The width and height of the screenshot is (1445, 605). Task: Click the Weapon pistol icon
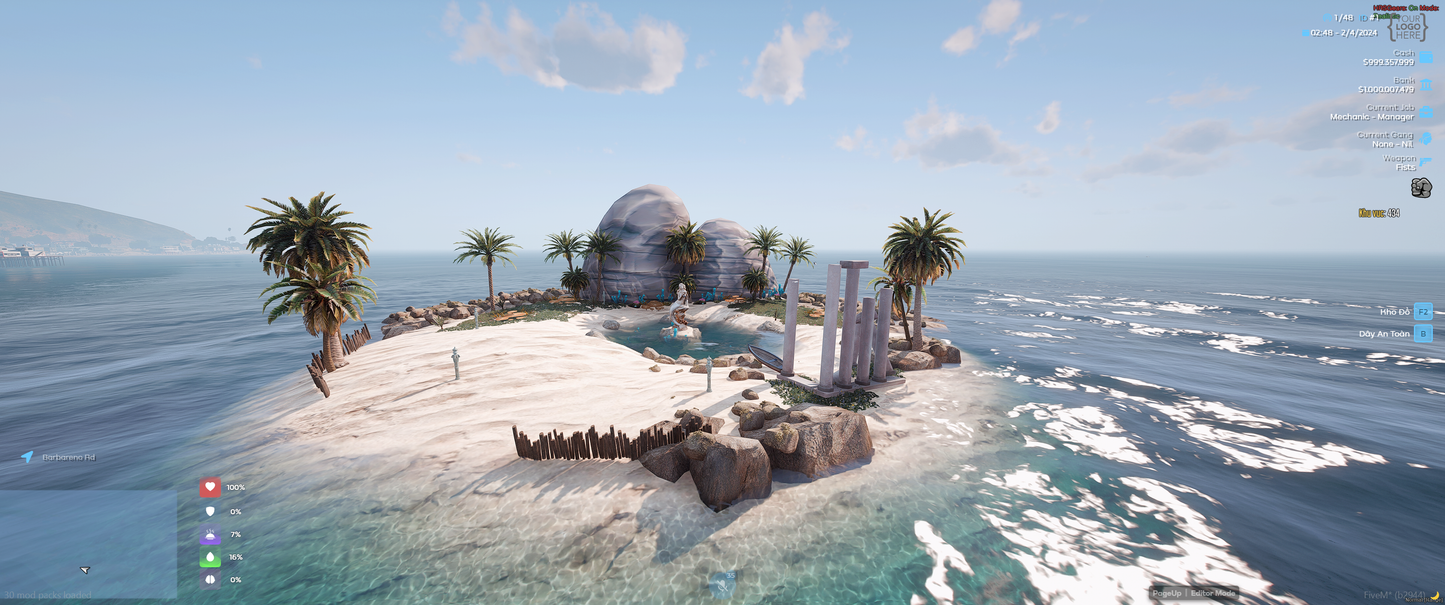pyautogui.click(x=1426, y=162)
